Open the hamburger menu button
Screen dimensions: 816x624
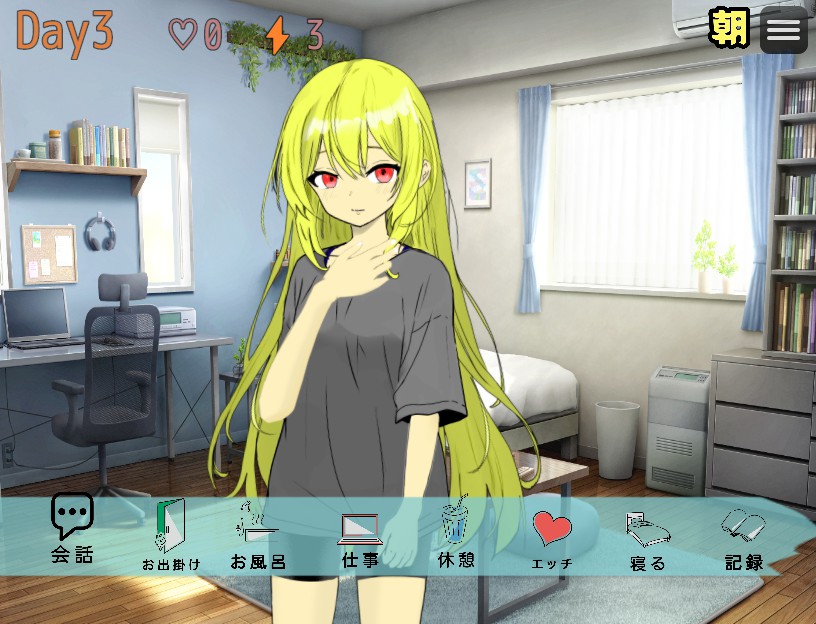784,30
